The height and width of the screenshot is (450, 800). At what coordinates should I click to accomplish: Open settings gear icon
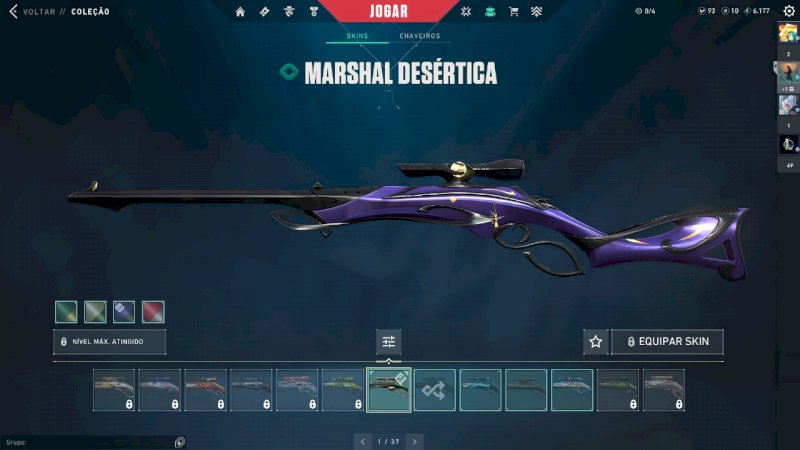tap(788, 11)
